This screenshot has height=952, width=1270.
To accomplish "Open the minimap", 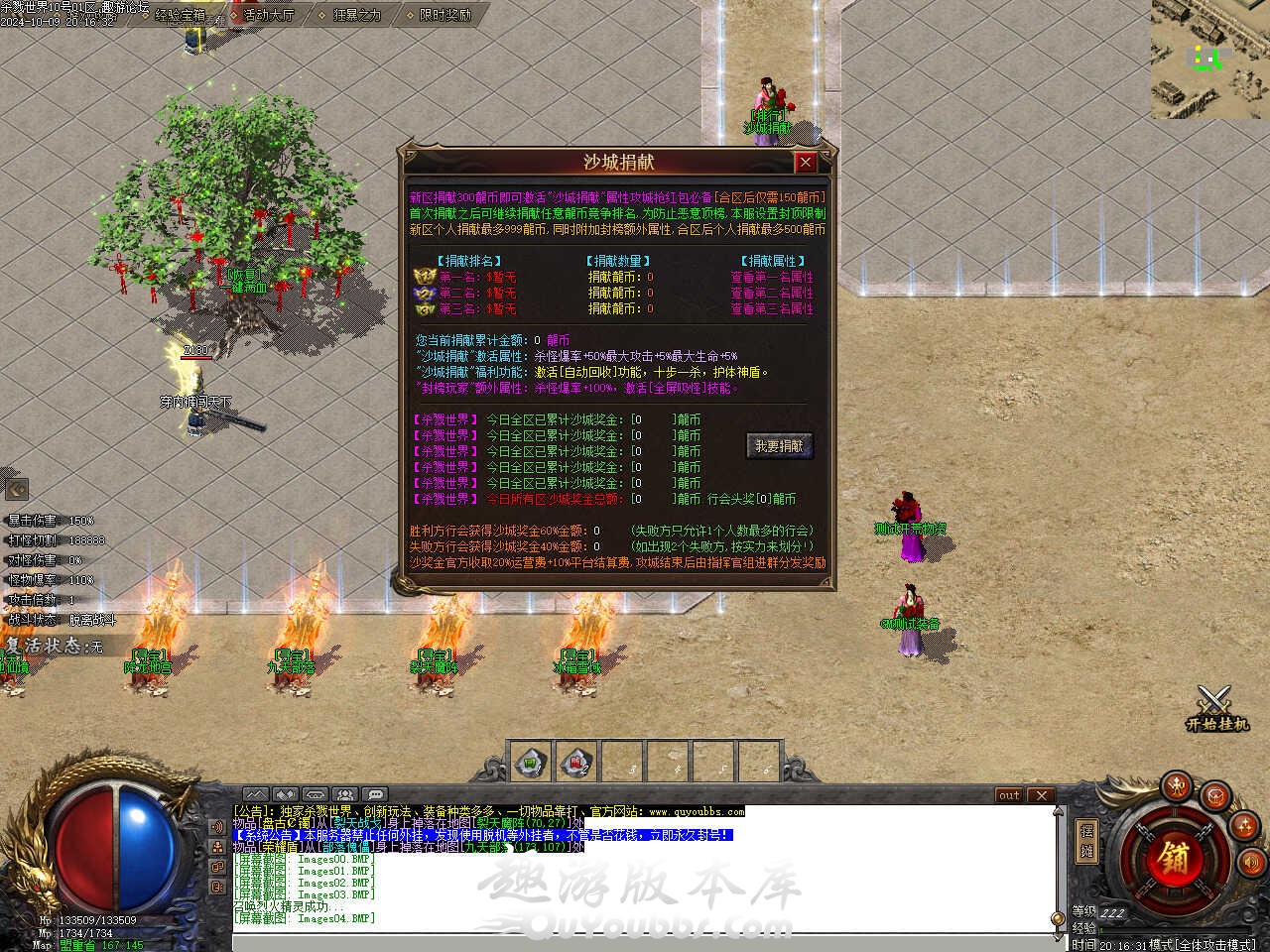I will point(1209,59).
